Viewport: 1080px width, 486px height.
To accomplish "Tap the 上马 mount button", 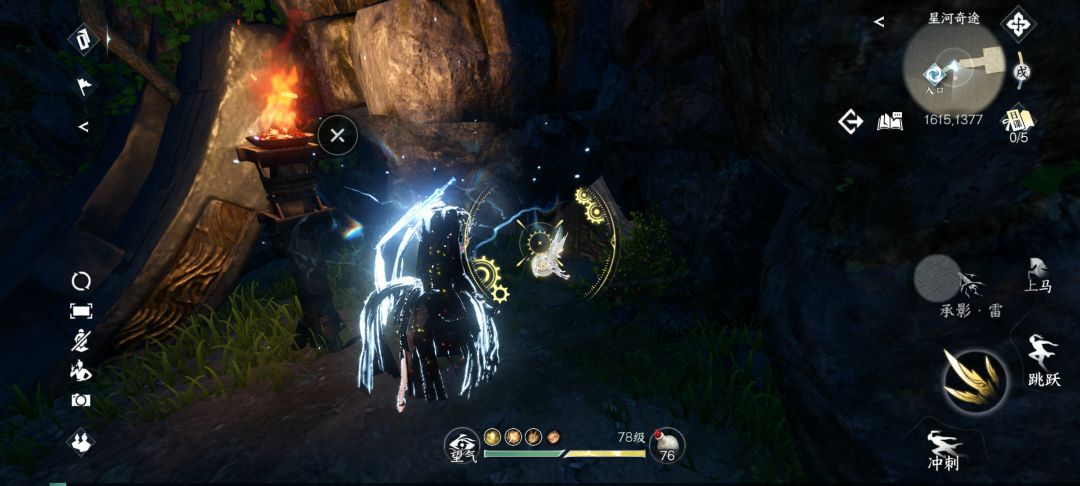I will click(x=1038, y=275).
